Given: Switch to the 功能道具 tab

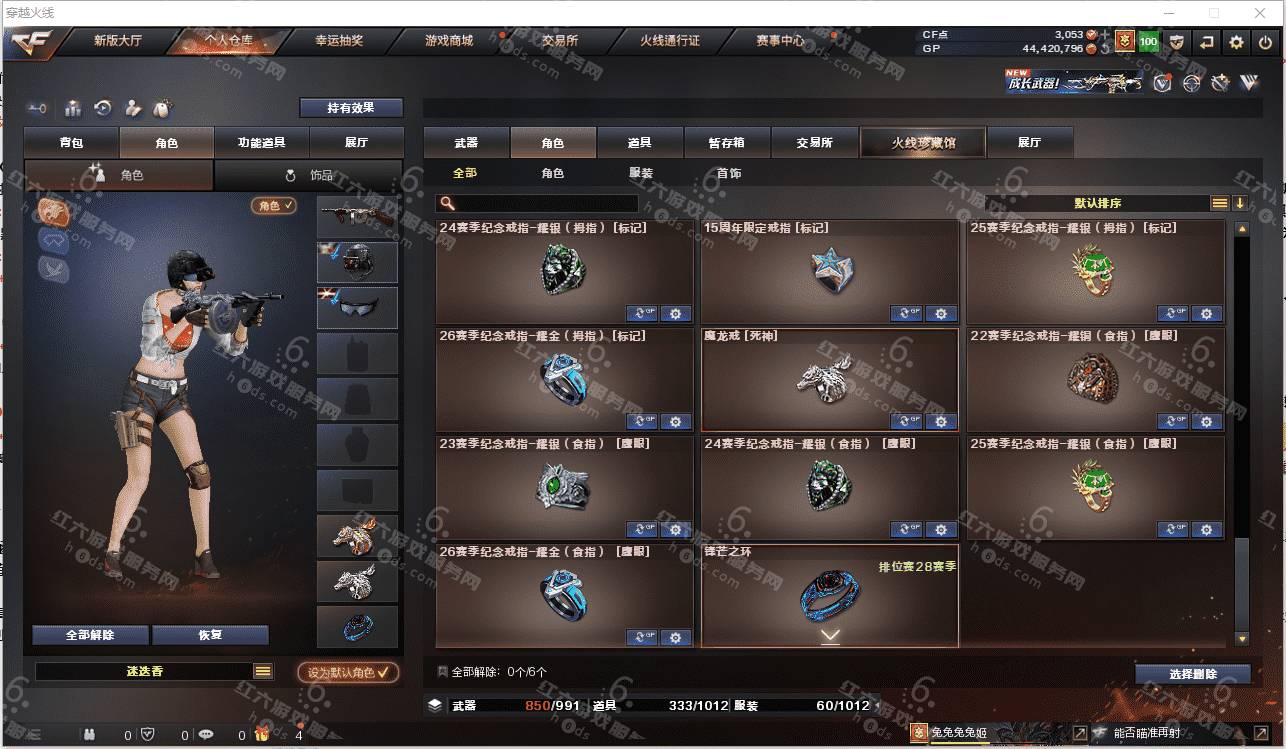Looking at the screenshot, I should pos(261,143).
